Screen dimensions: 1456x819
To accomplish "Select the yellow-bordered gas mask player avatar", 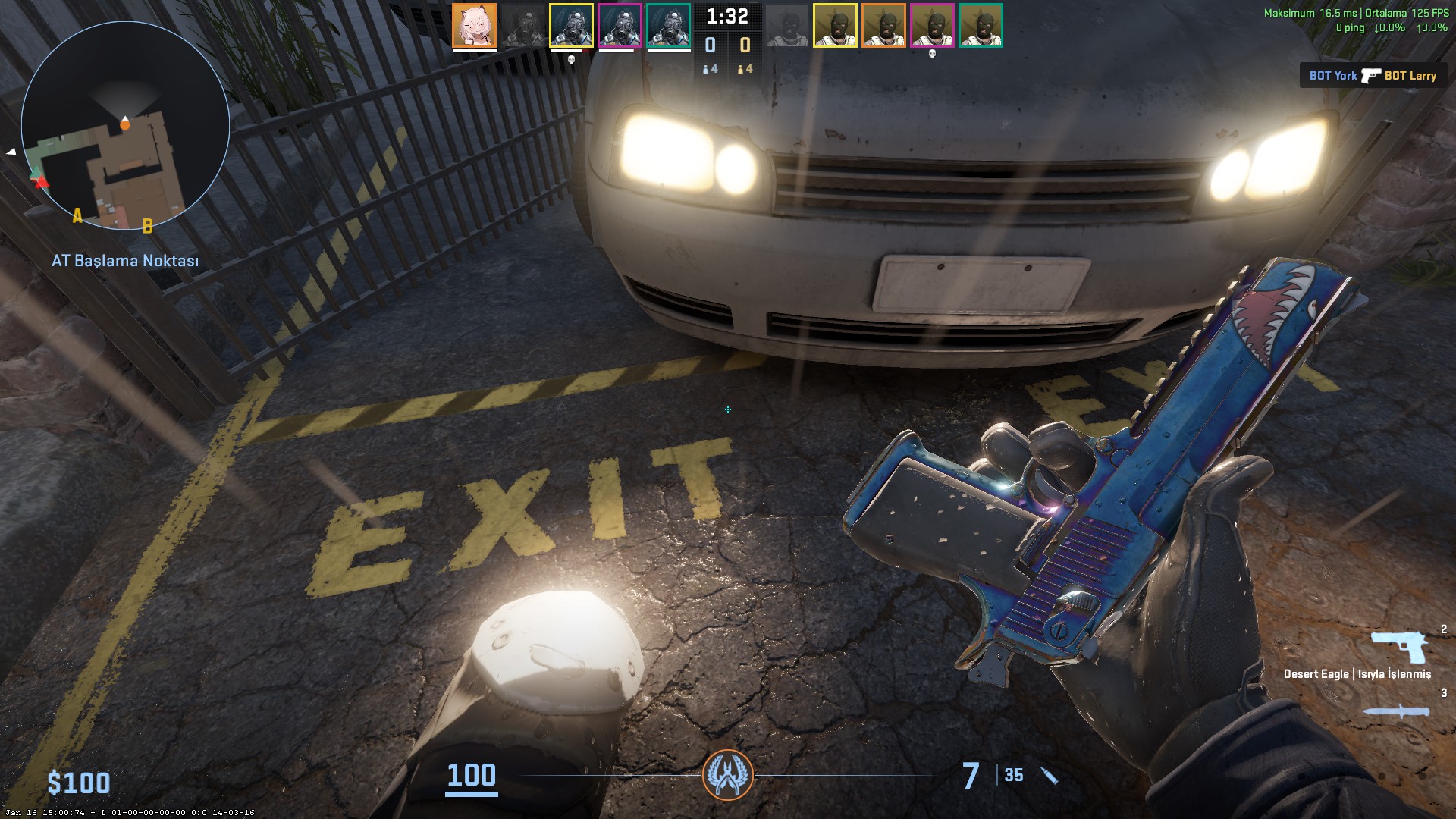I will (571, 25).
